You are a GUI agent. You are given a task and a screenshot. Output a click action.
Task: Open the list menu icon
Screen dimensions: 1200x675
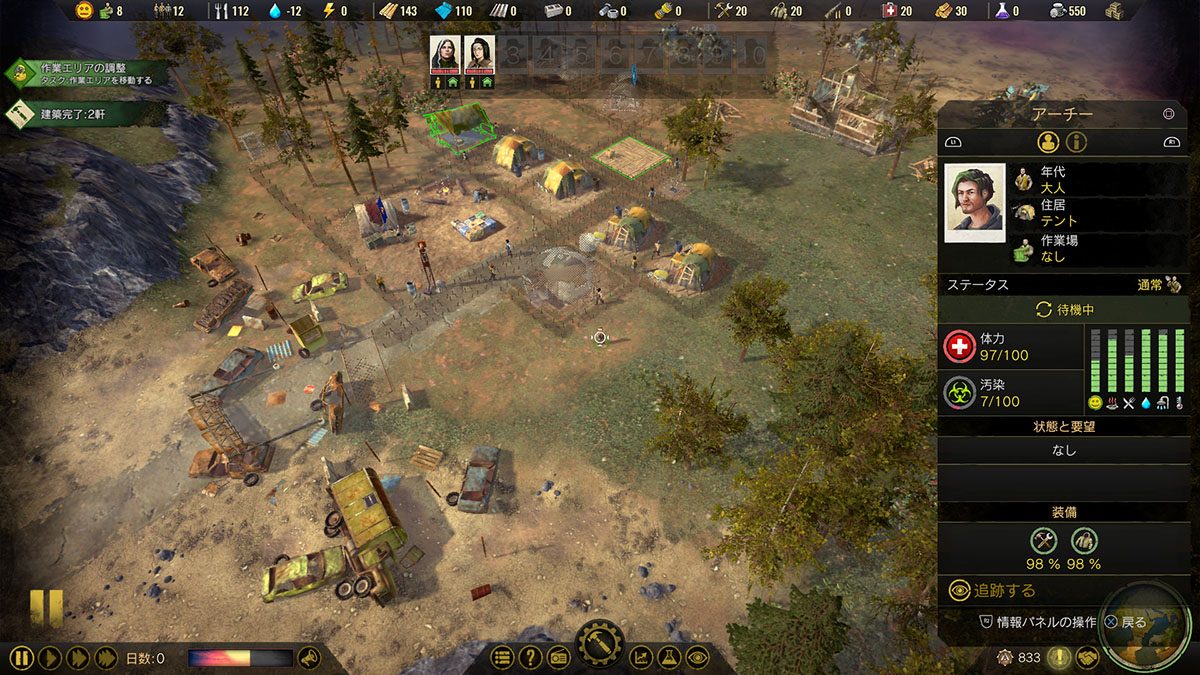(x=502, y=658)
